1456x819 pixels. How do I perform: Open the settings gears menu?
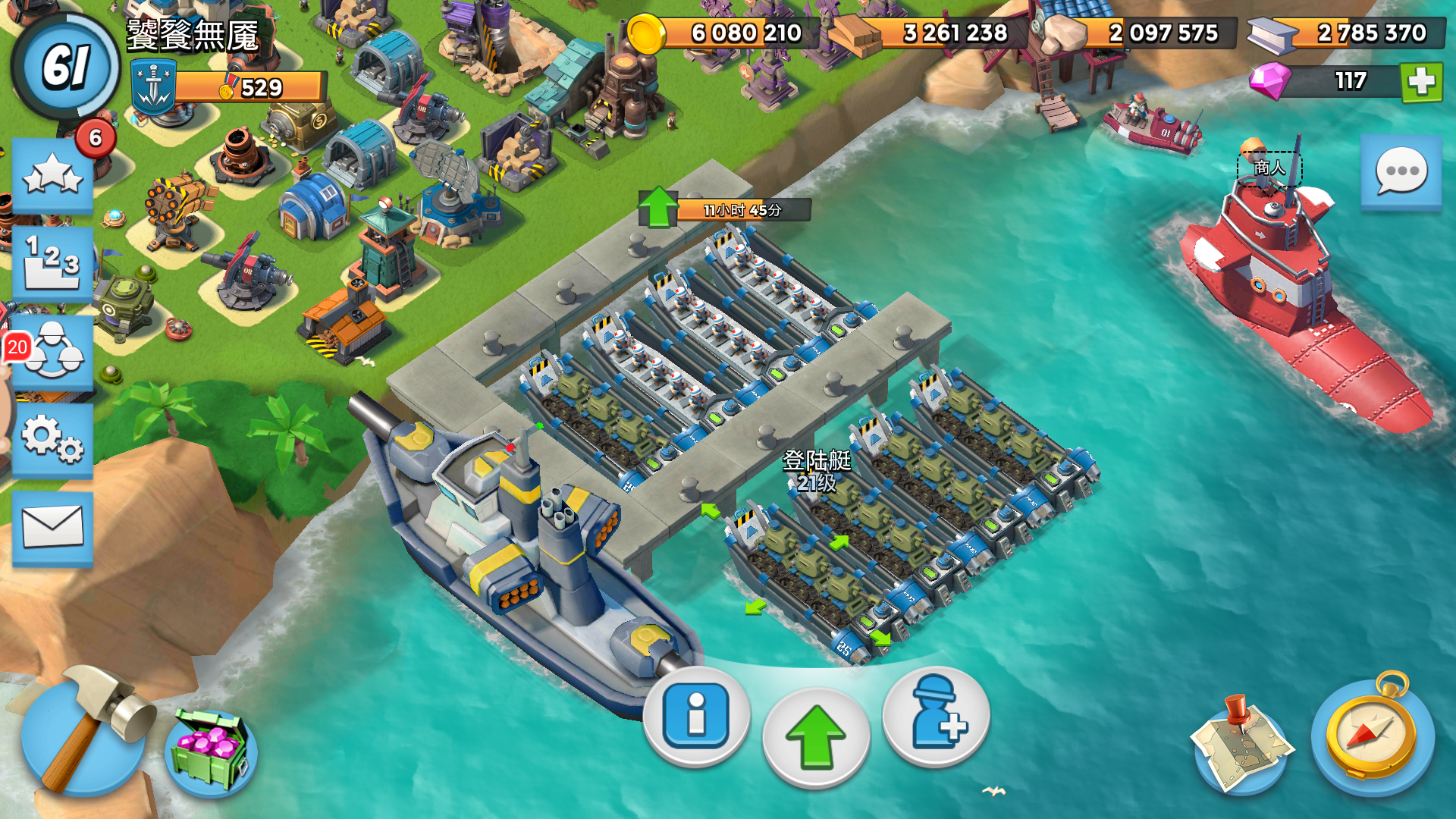click(x=52, y=440)
